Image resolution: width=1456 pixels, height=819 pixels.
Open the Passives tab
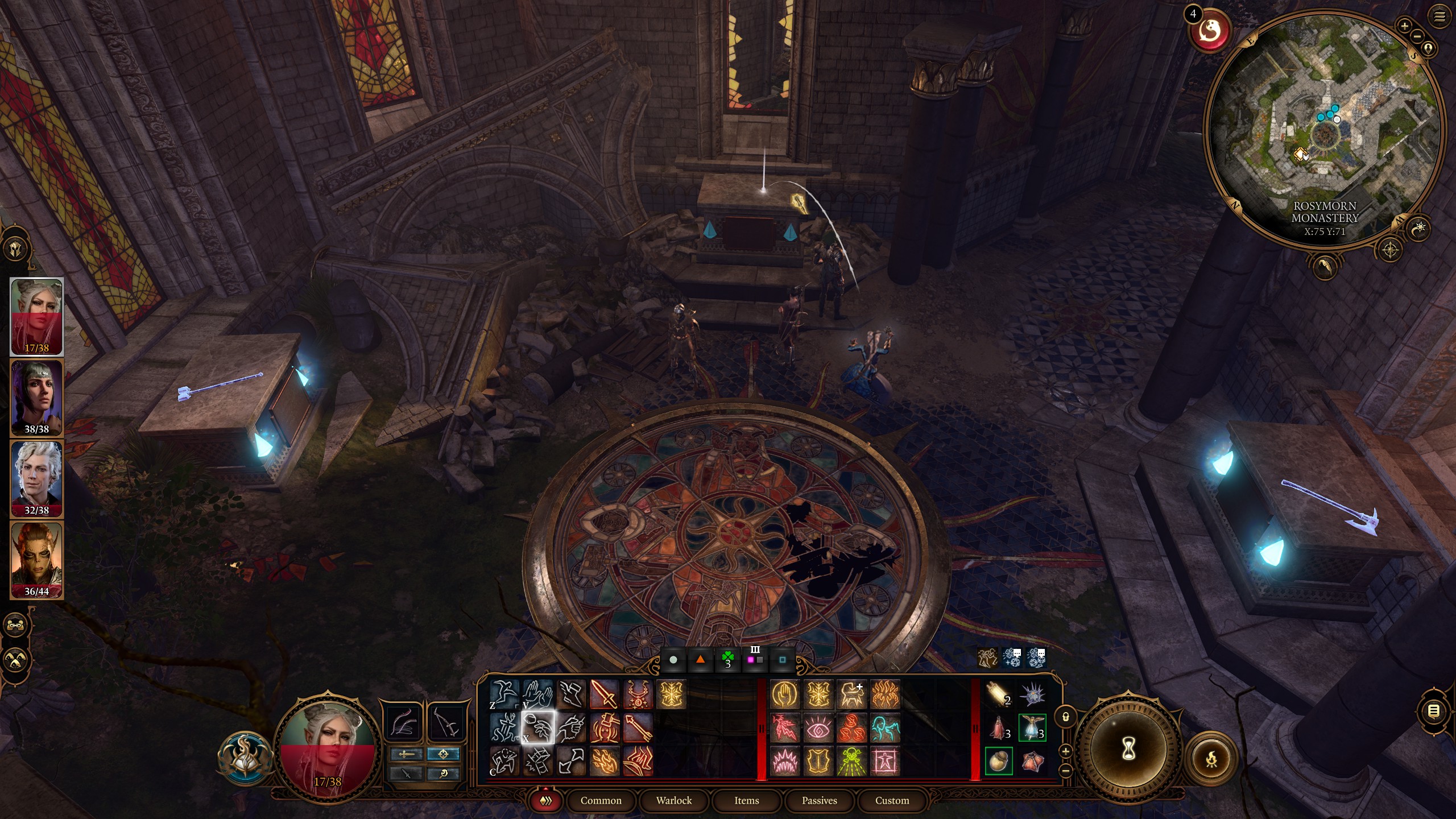(820, 800)
